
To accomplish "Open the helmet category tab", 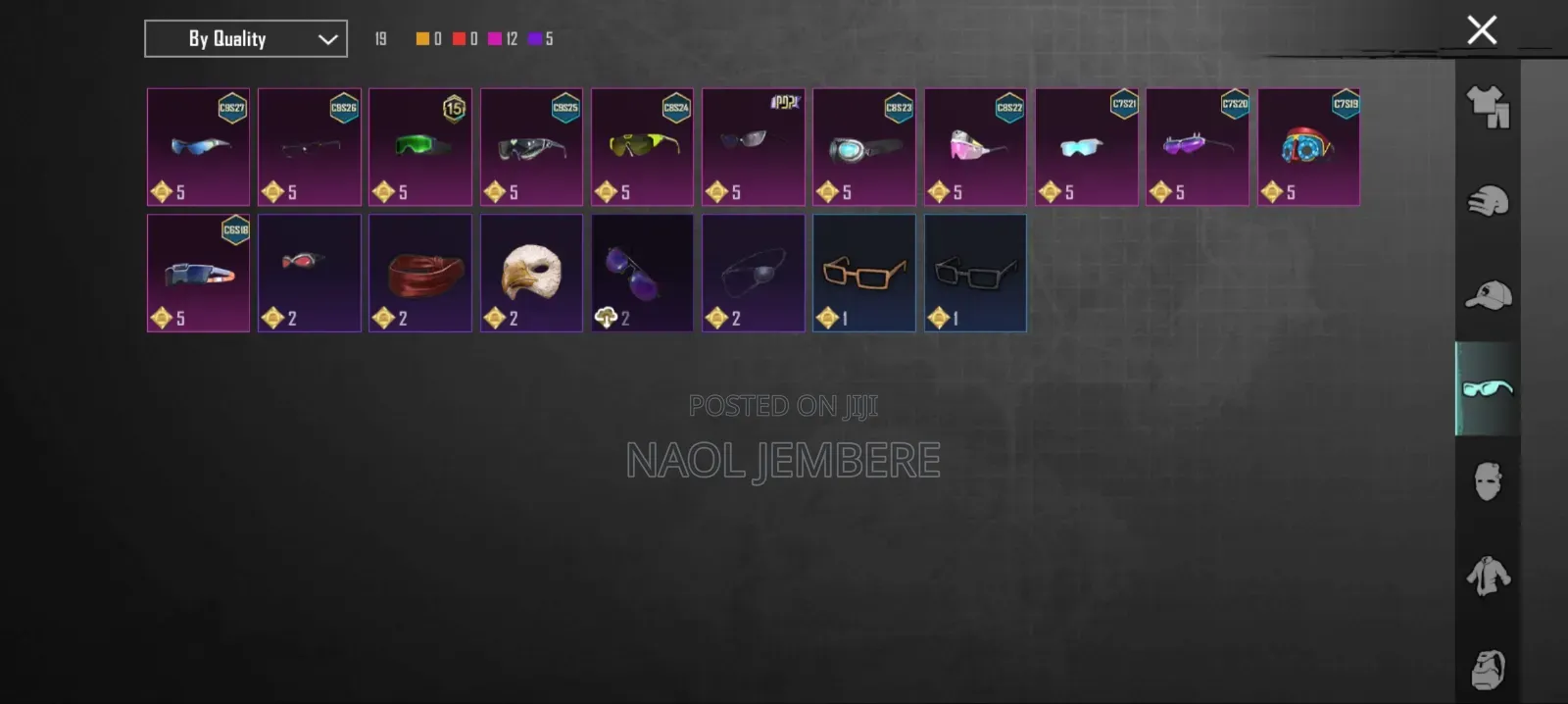I will [x=1488, y=201].
